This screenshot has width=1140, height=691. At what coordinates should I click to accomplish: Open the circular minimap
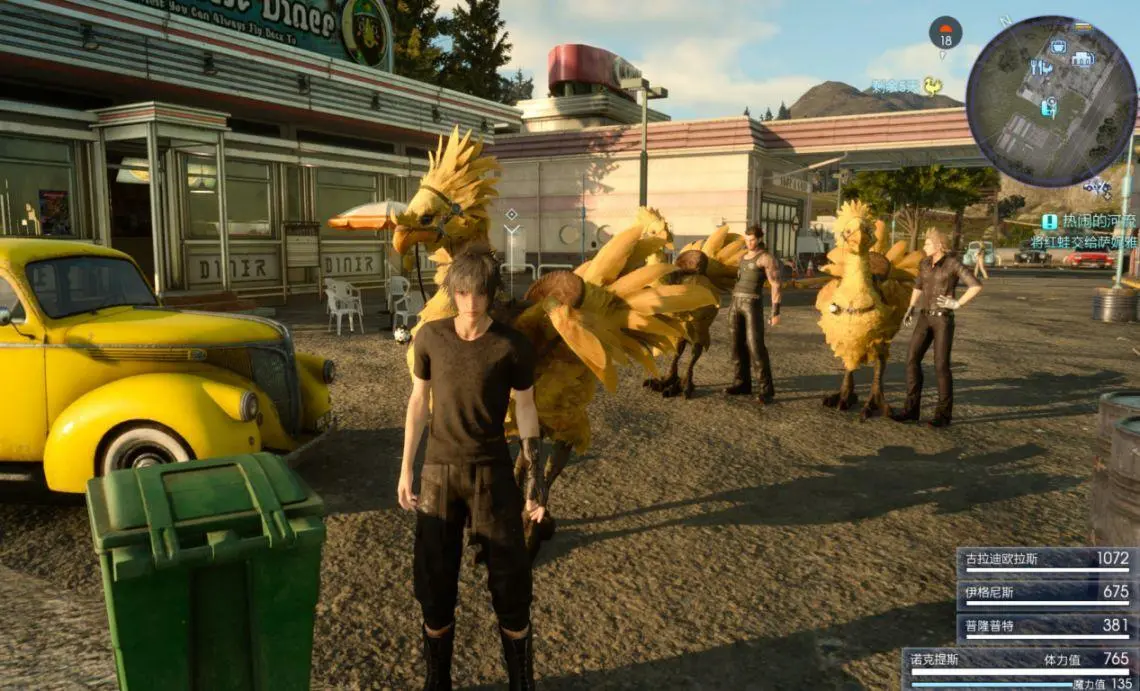tap(1051, 101)
